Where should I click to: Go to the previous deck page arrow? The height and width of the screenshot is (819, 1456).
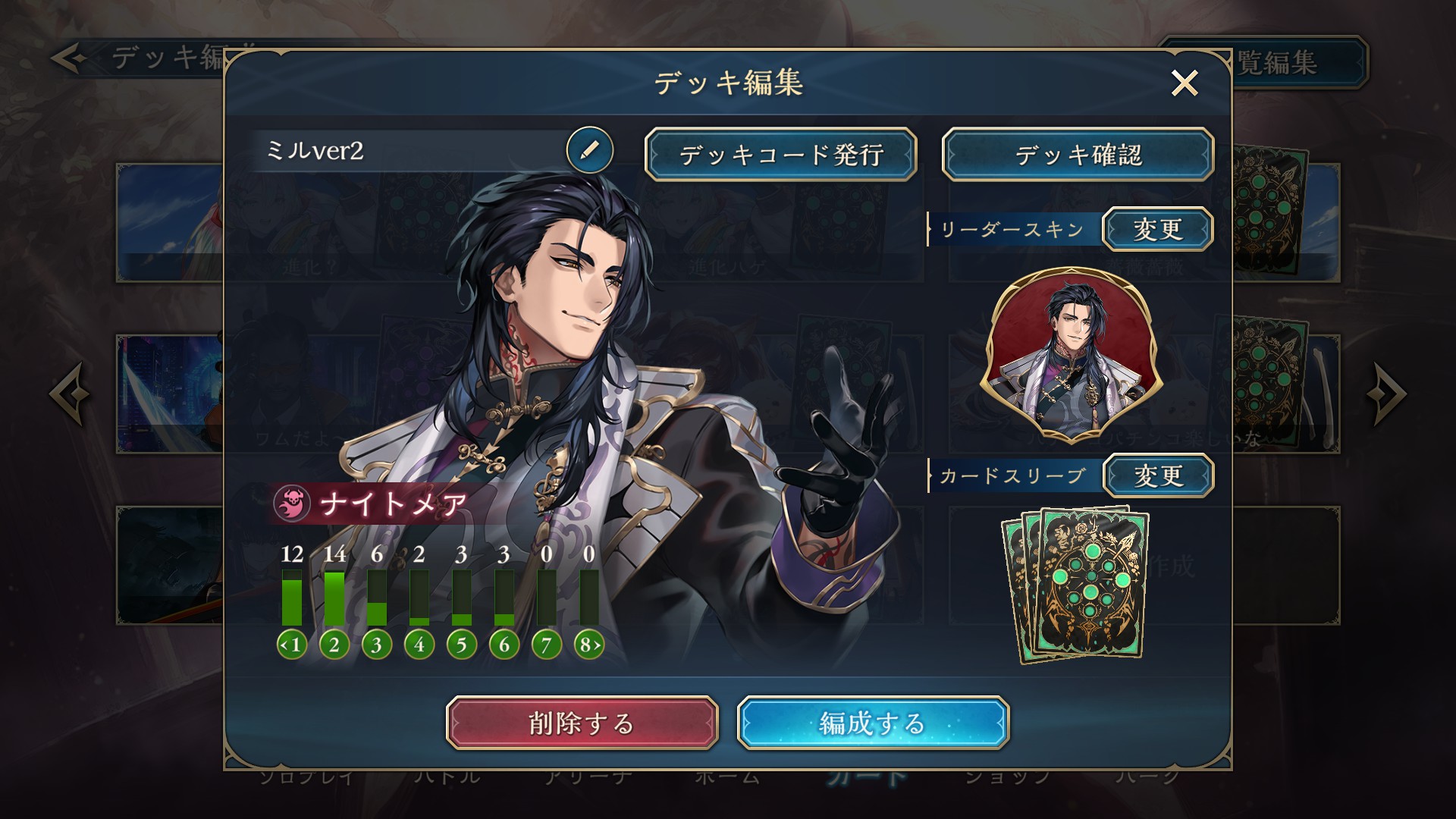pos(70,394)
